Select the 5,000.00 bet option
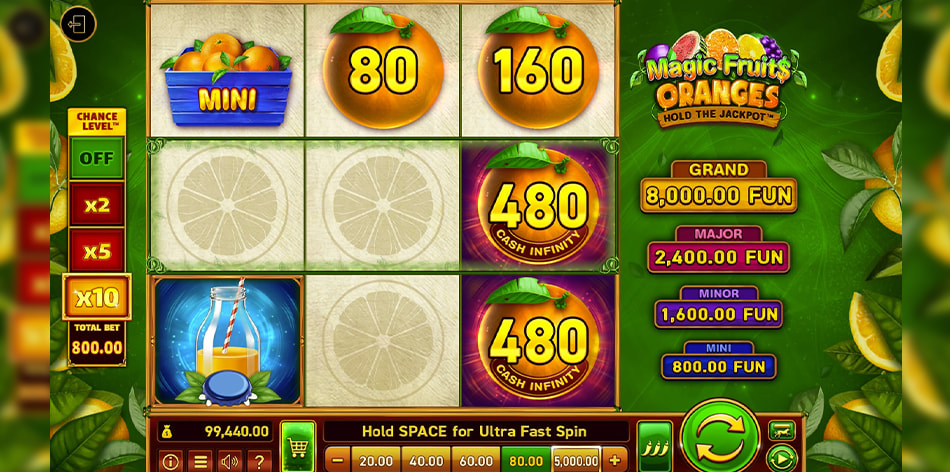Viewport: 950px width, 472px height. click(576, 460)
